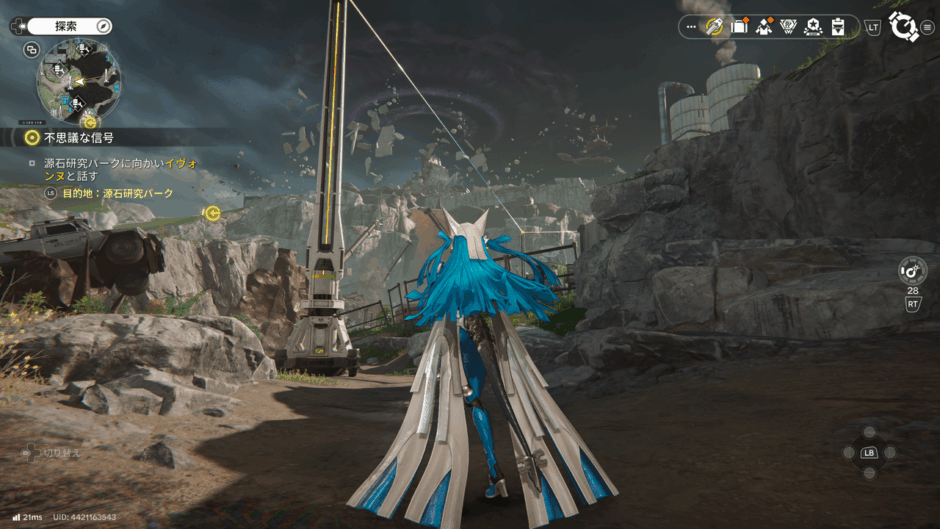
Task: Open the operator team icon
Action: tap(765, 27)
